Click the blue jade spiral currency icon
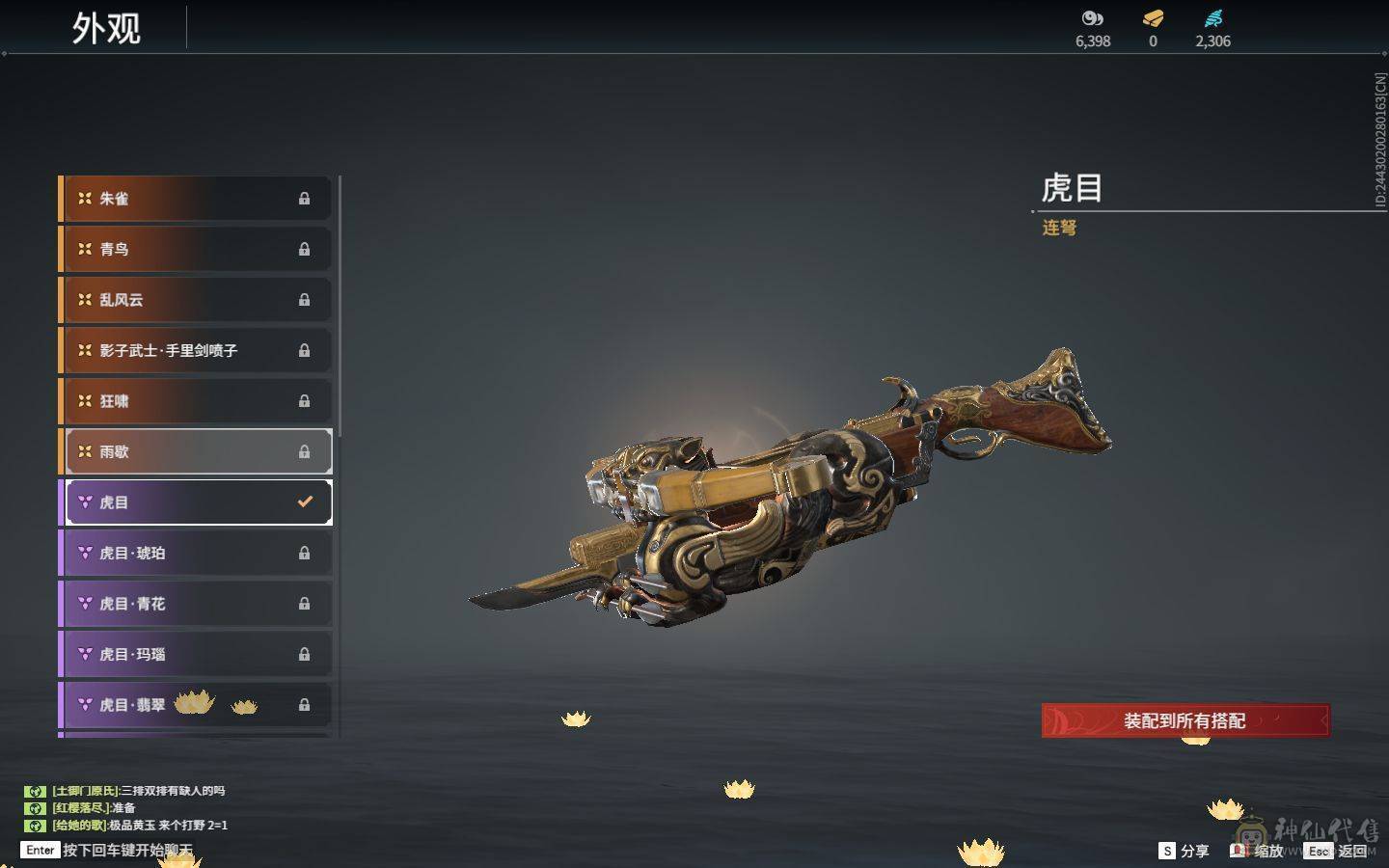Viewport: 1389px width, 868px height. [x=1214, y=16]
